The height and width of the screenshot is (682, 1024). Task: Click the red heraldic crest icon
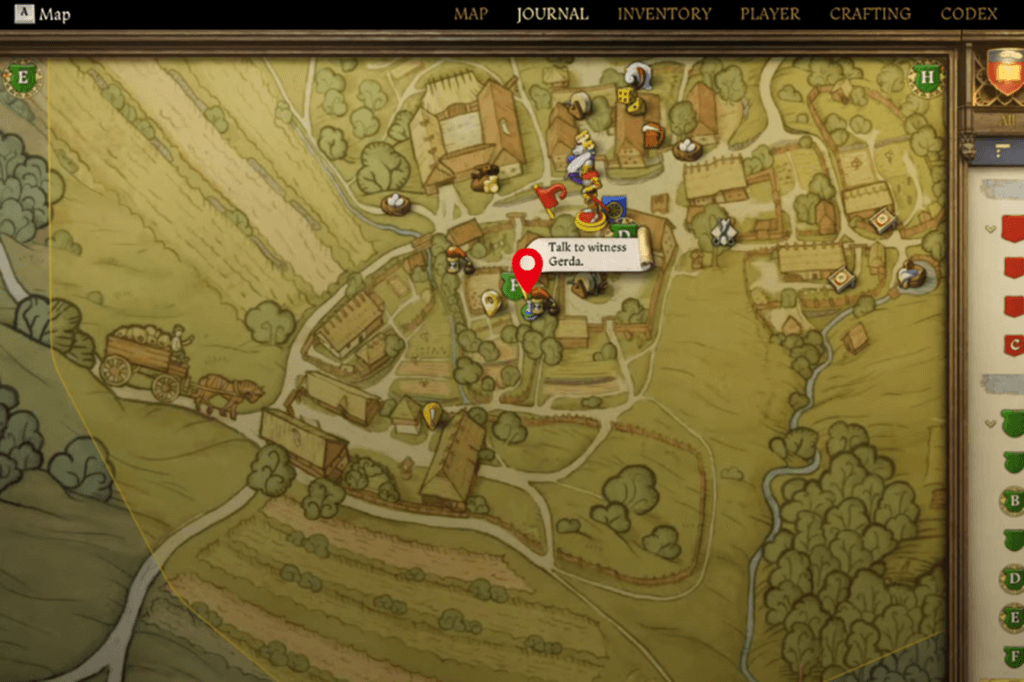pos(1001,74)
